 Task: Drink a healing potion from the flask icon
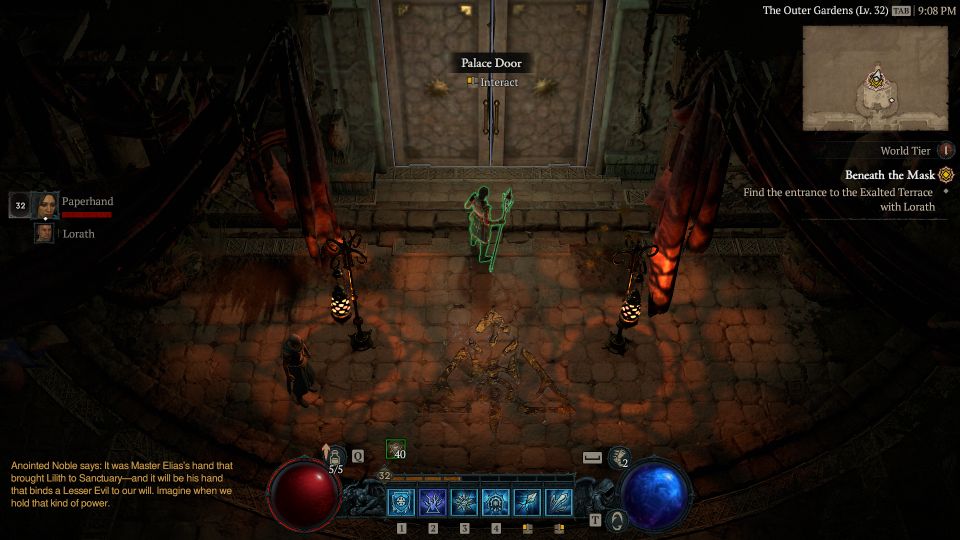[337, 456]
